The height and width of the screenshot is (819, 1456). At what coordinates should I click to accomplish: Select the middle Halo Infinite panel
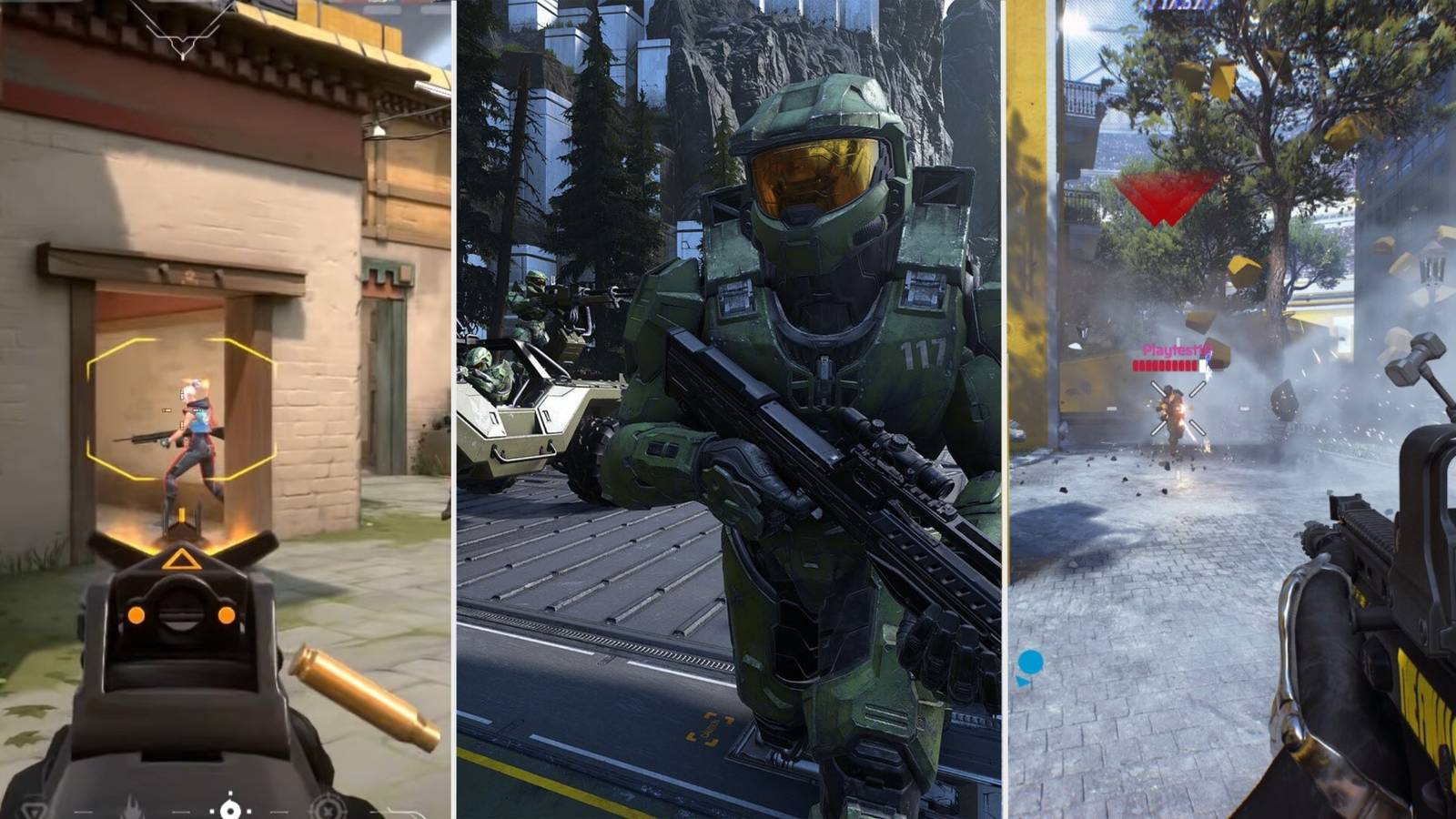728,409
